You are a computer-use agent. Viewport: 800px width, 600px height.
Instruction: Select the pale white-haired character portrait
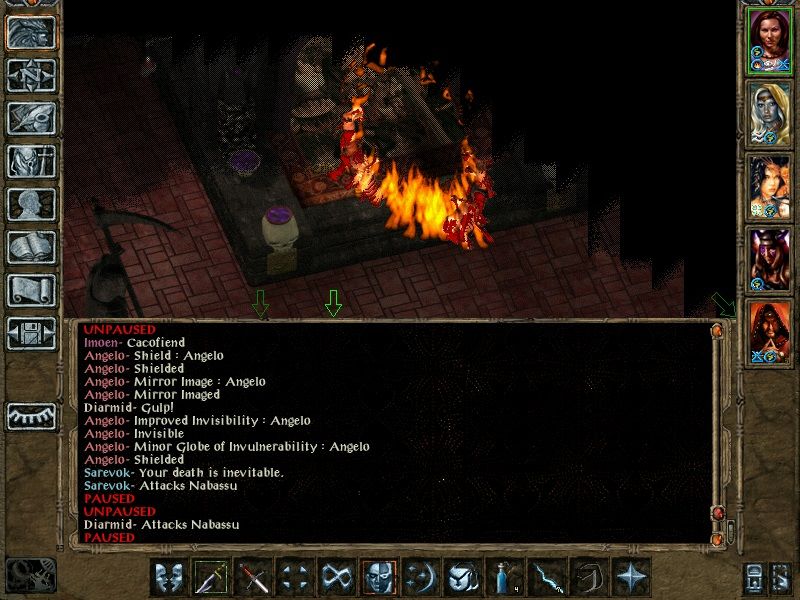point(770,112)
